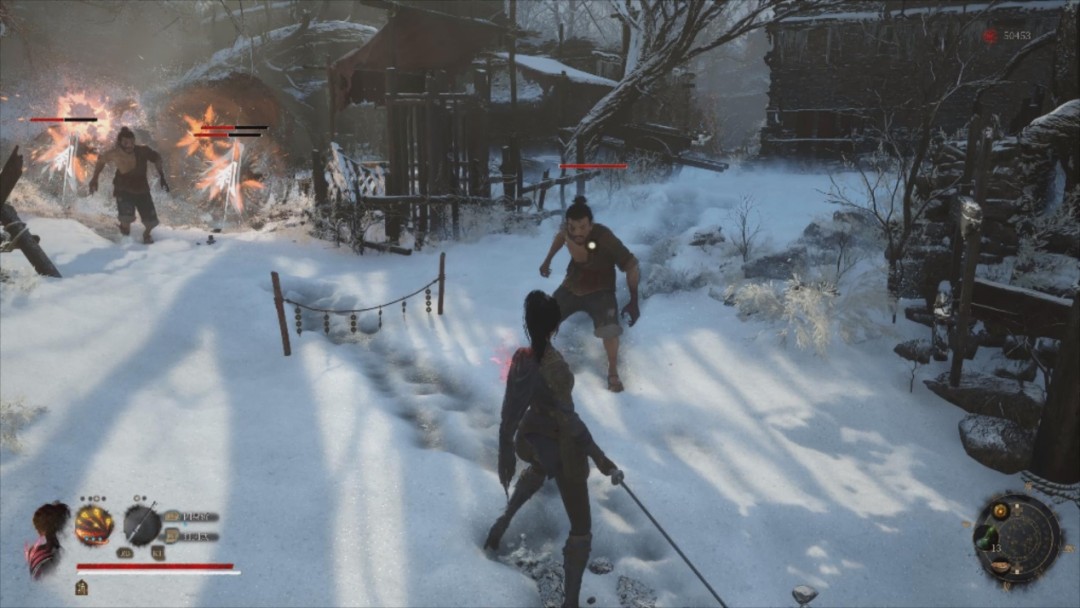The image size is (1080, 608).
Task: Activate the fiery orange skill orb
Action: pos(94,525)
